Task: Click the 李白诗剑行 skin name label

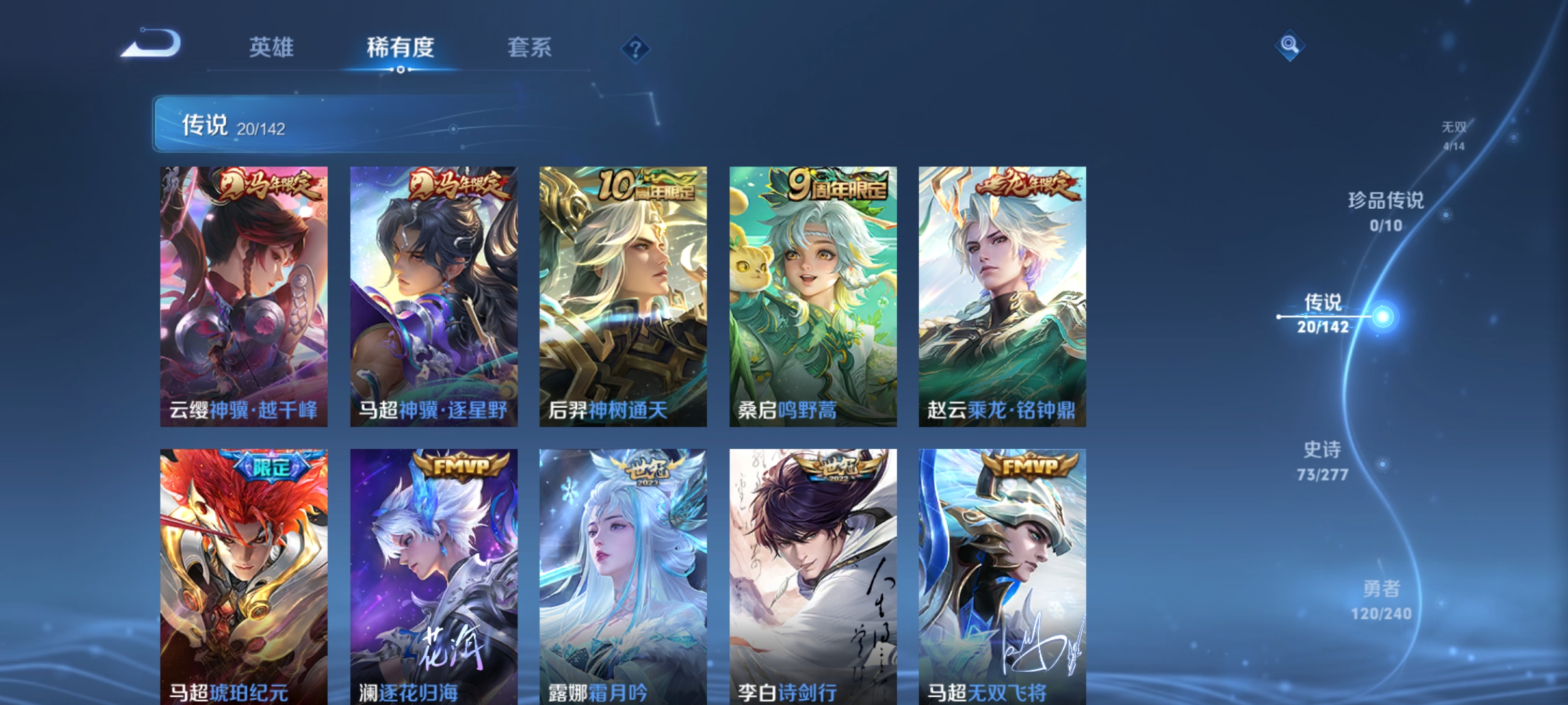Action: [x=787, y=693]
